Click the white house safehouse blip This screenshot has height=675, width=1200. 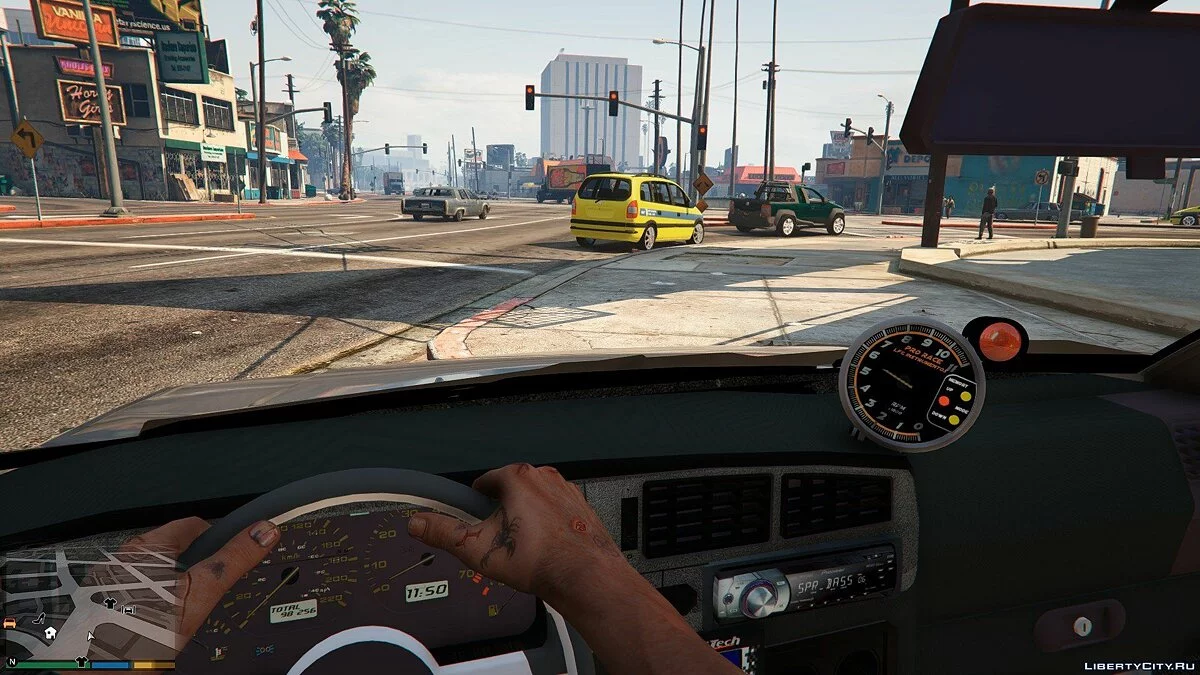coord(49,633)
